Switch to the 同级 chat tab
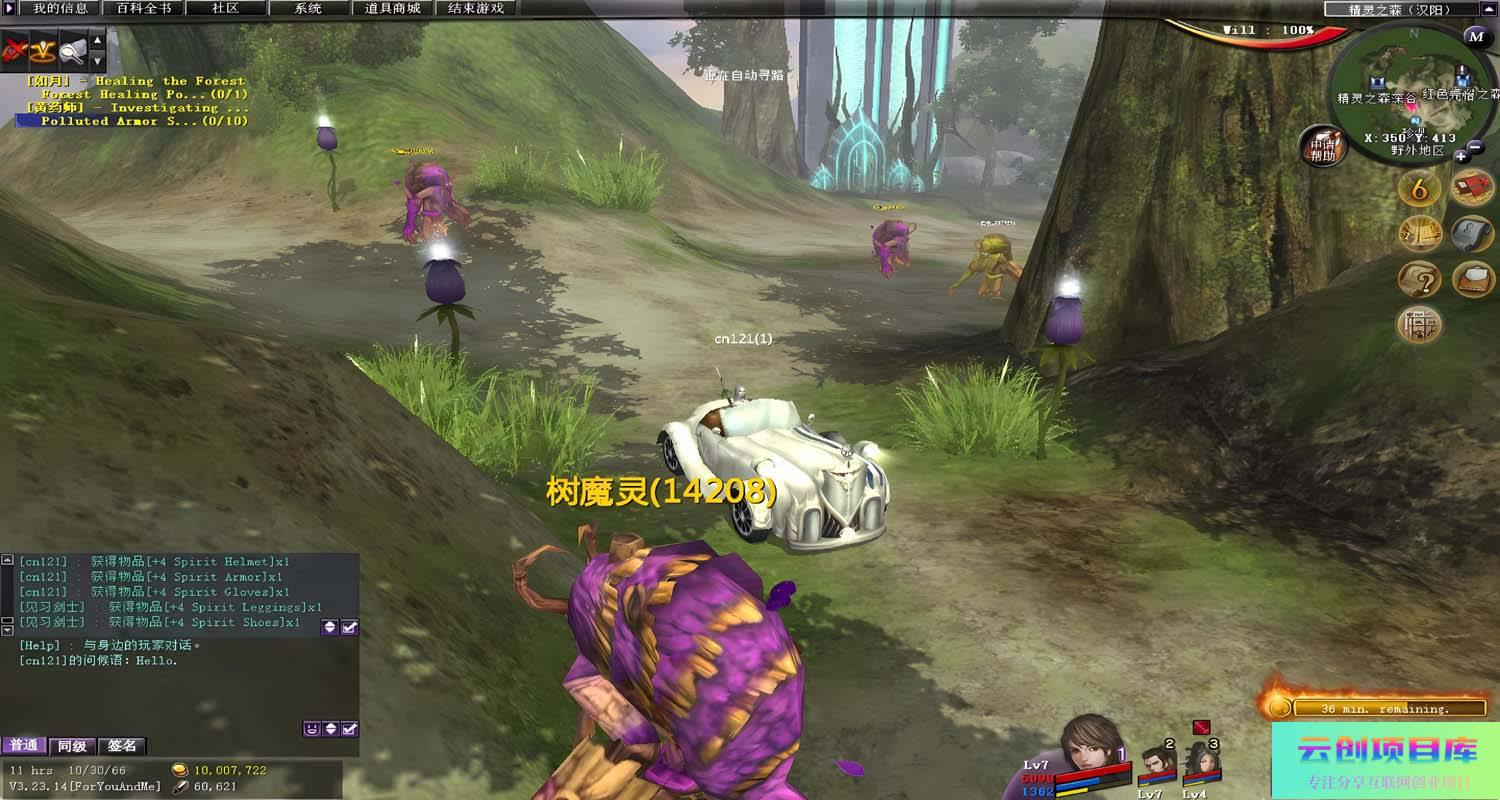The image size is (1500, 800). pos(72,746)
